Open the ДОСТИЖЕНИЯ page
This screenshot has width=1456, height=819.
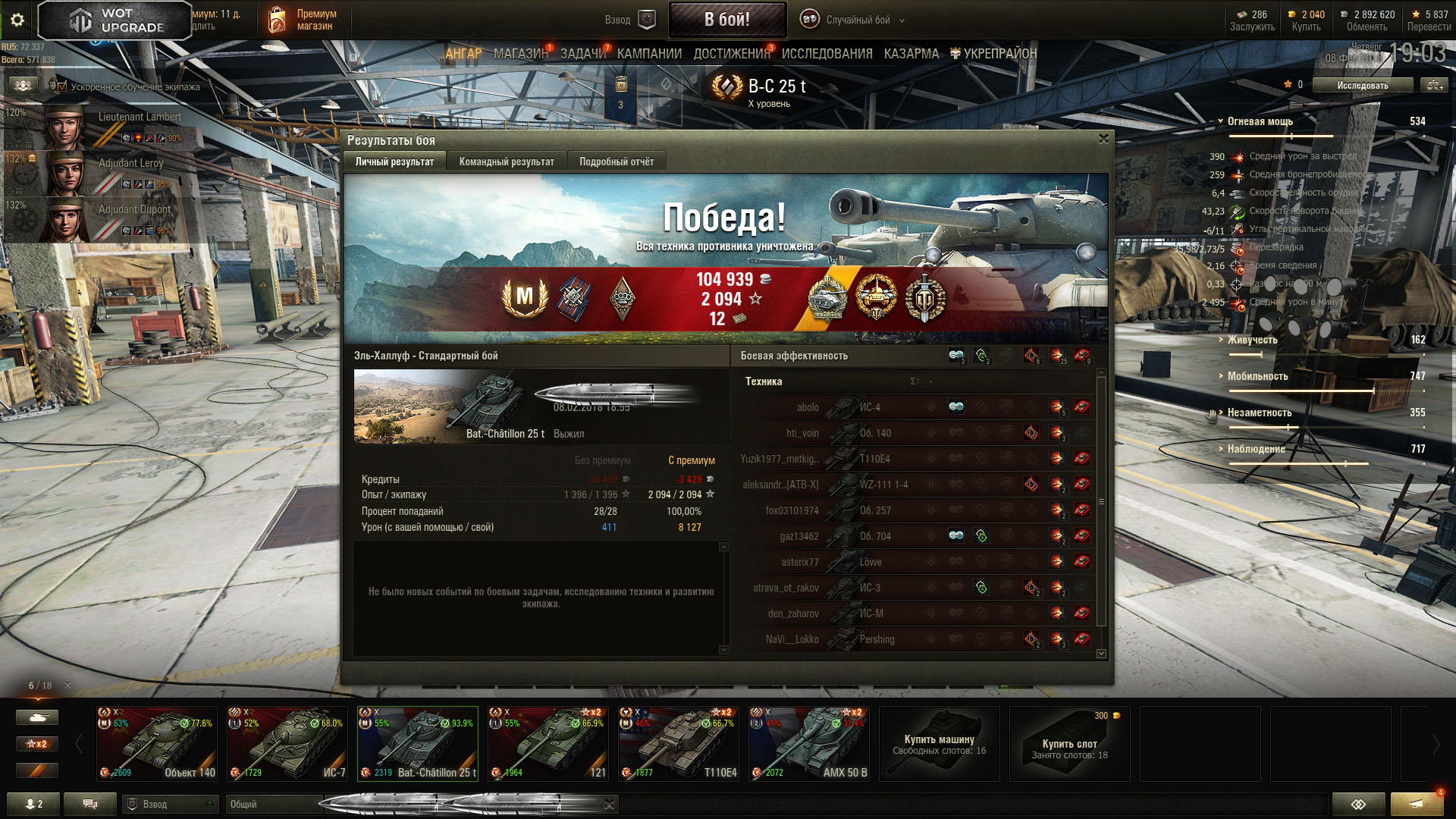(731, 54)
